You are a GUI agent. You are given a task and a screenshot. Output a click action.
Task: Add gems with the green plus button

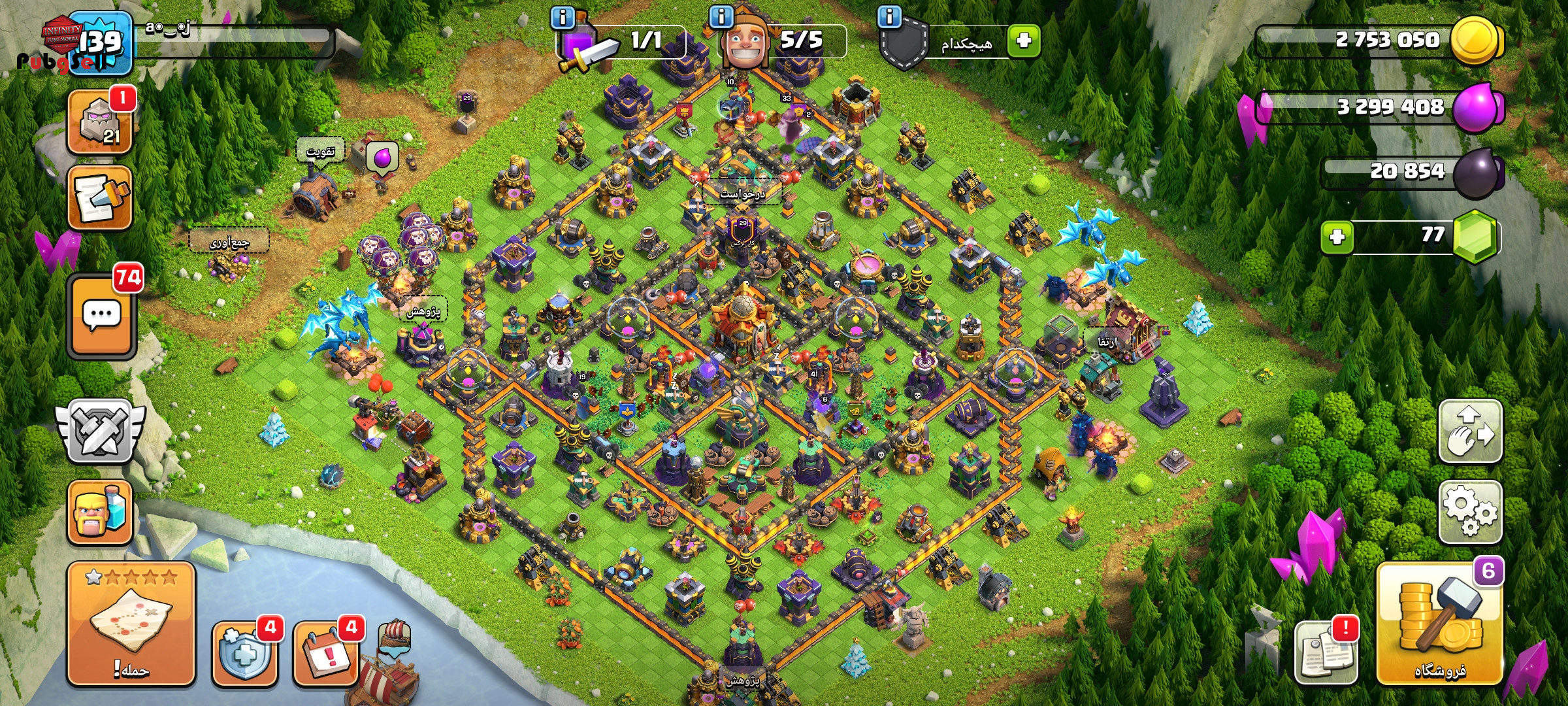(x=1337, y=237)
